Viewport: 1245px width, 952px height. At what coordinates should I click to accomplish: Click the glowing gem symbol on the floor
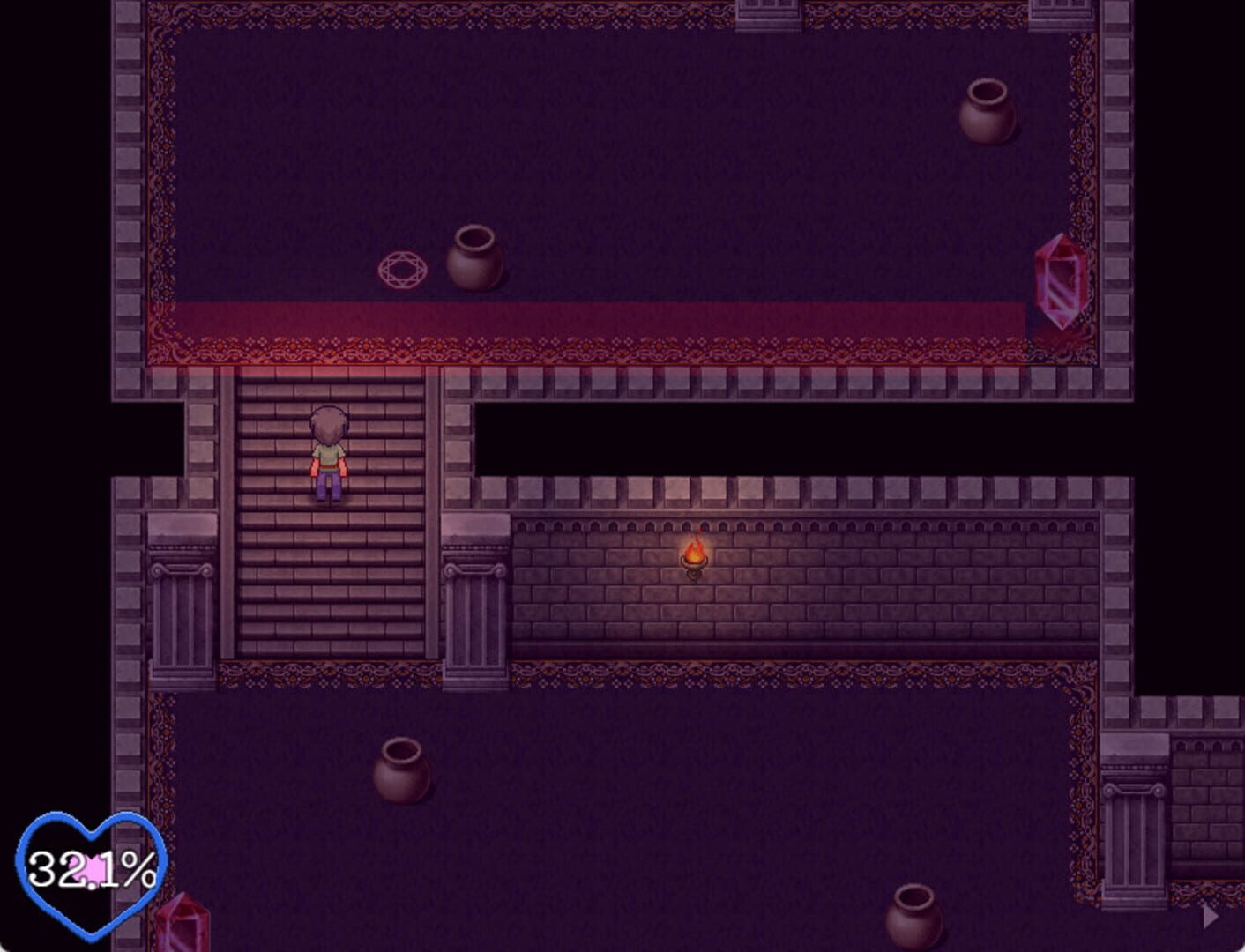[402, 267]
